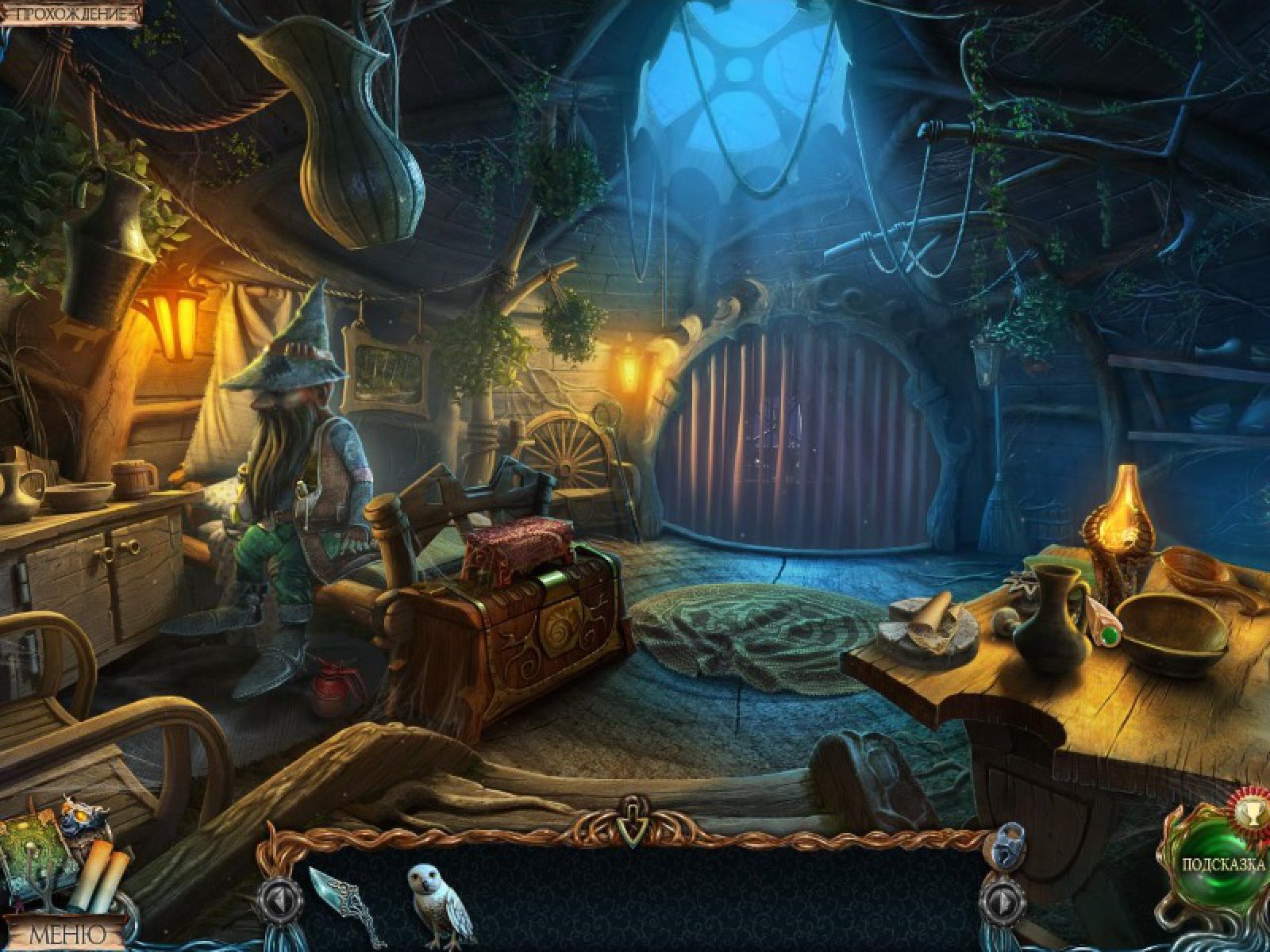Open the МЕНЮ menu
Screen dimensions: 1270x952
67,934
